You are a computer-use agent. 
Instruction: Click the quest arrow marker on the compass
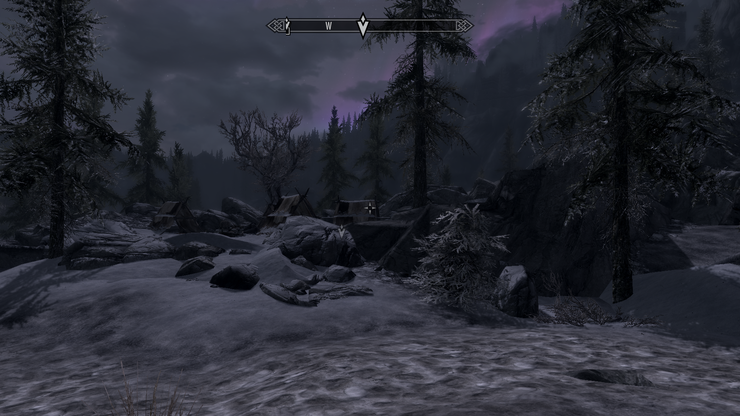(x=363, y=26)
